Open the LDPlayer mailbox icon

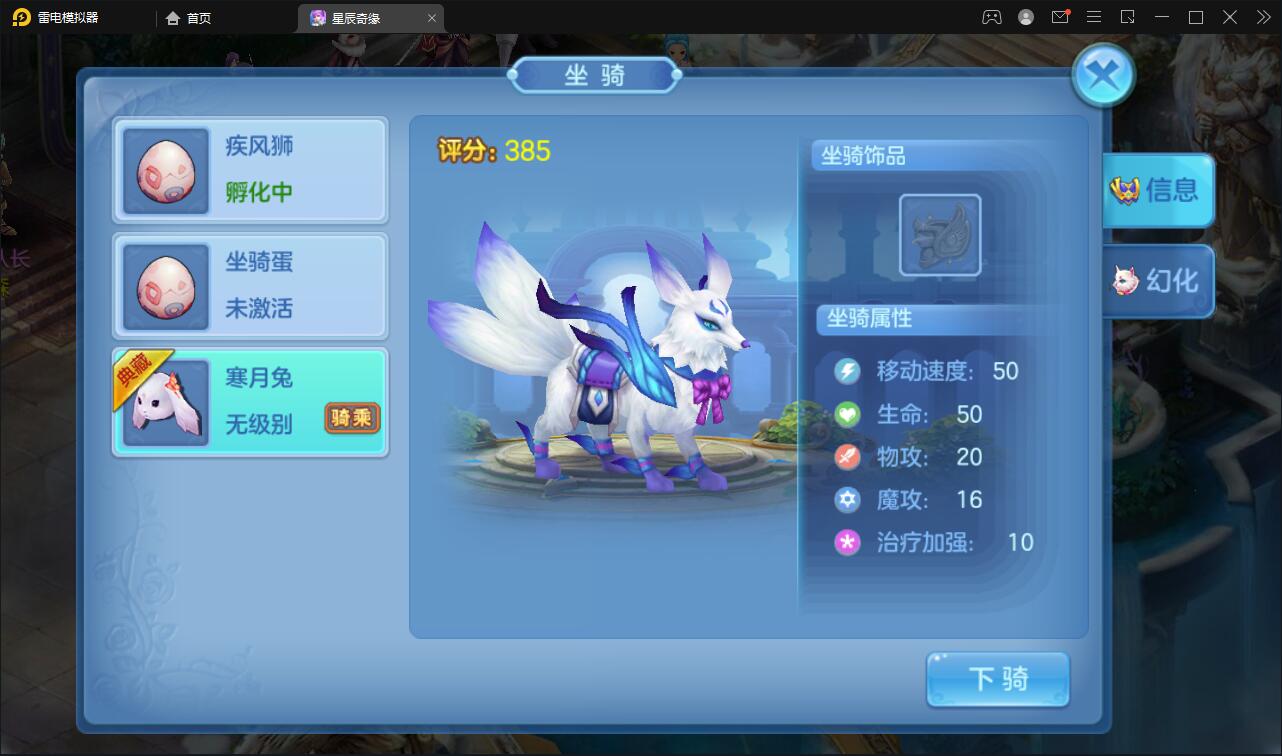tap(1062, 17)
